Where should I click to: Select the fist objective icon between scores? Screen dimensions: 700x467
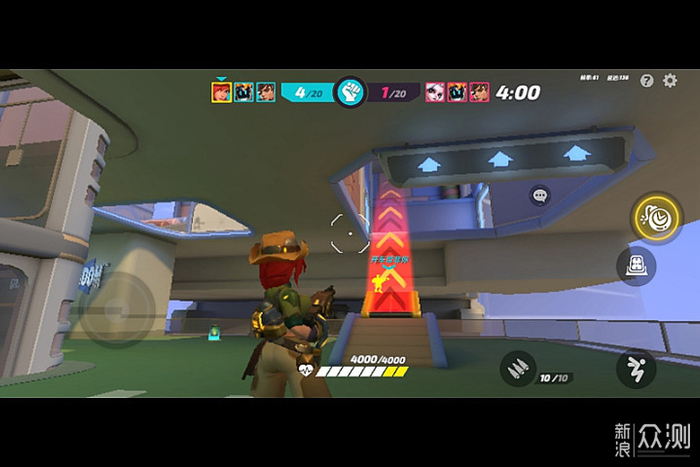coord(350,93)
